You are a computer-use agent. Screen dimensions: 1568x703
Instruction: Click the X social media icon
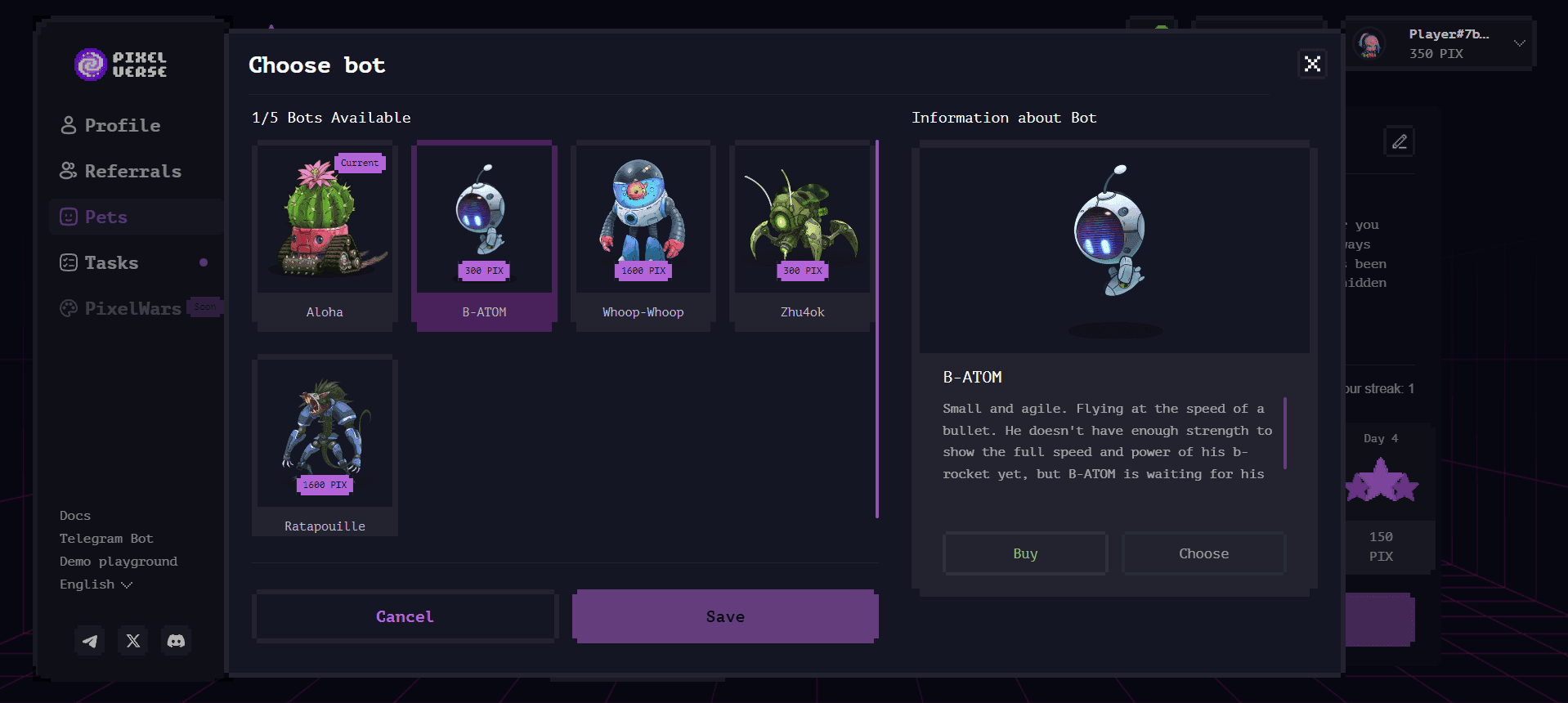pos(132,641)
